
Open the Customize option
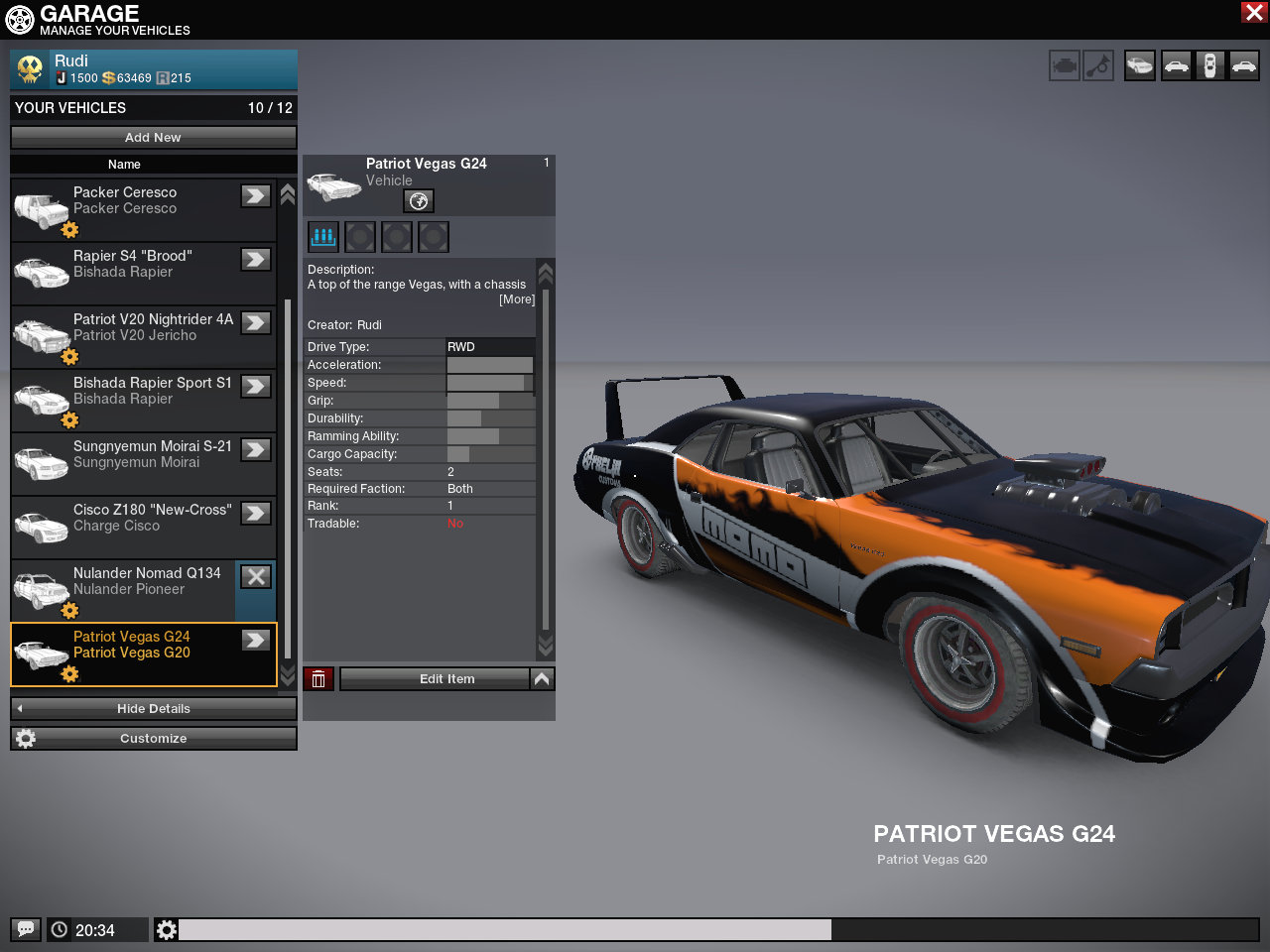[x=153, y=739]
